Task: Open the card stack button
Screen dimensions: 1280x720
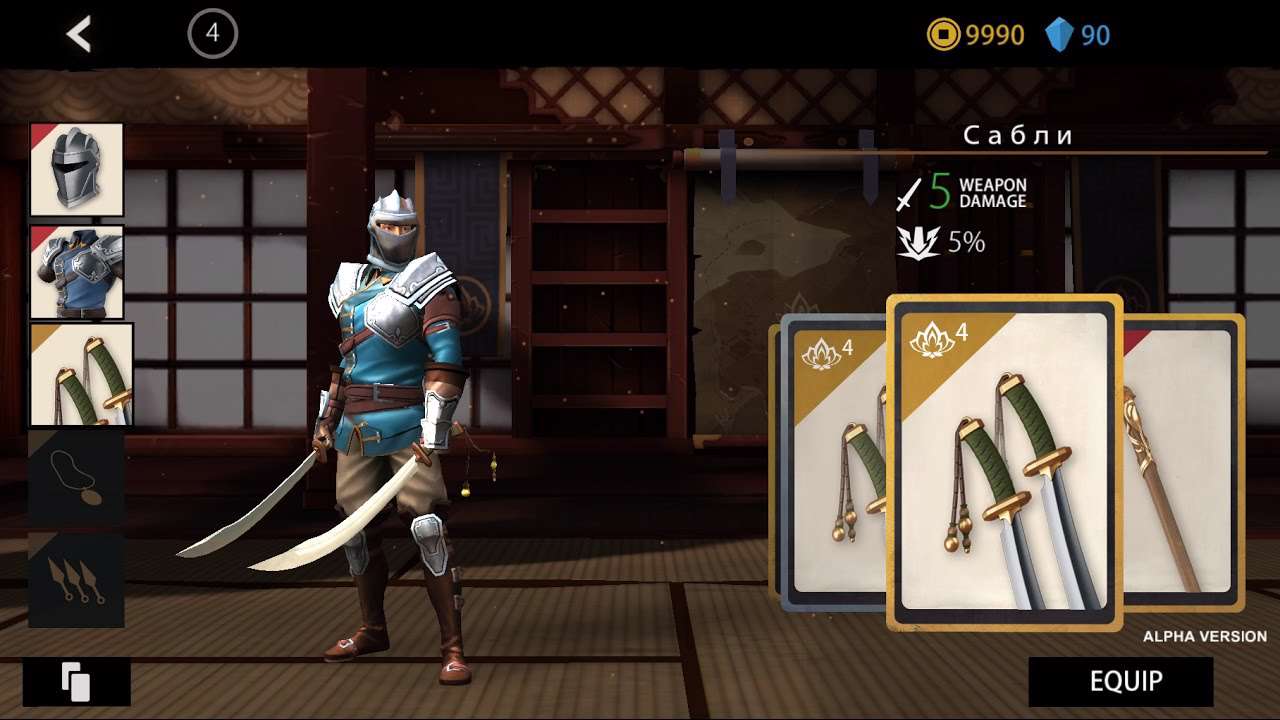Action: click(77, 682)
